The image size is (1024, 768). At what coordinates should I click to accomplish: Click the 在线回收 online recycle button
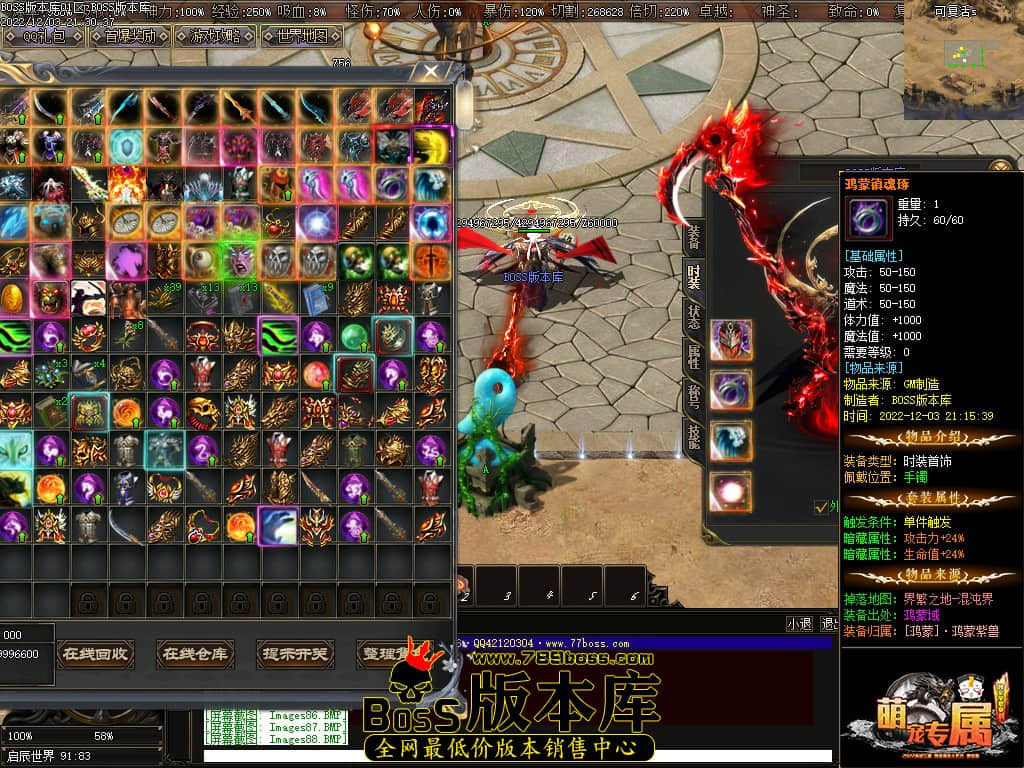[x=95, y=654]
